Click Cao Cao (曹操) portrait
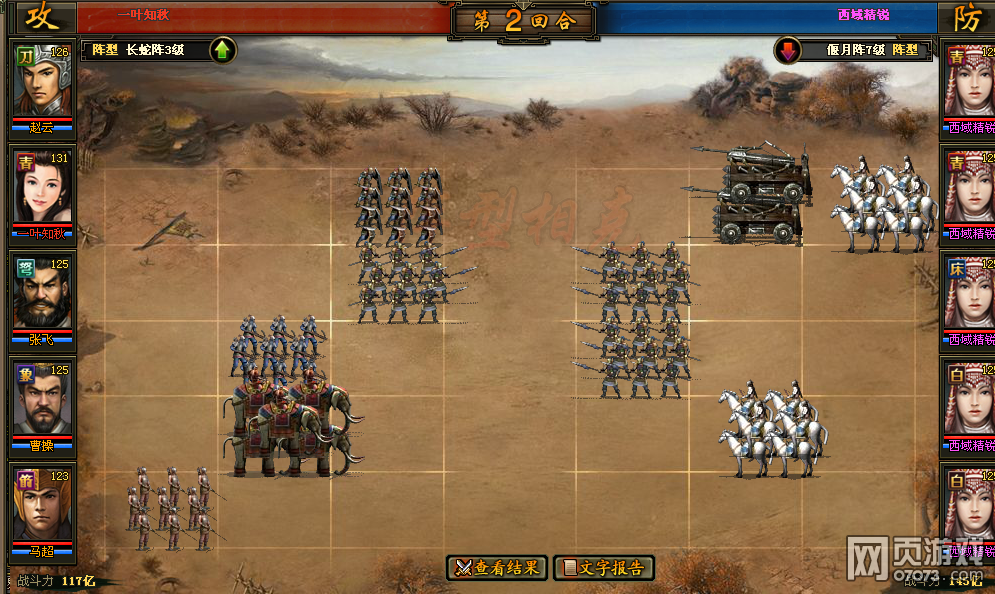The image size is (995, 594). [42, 402]
